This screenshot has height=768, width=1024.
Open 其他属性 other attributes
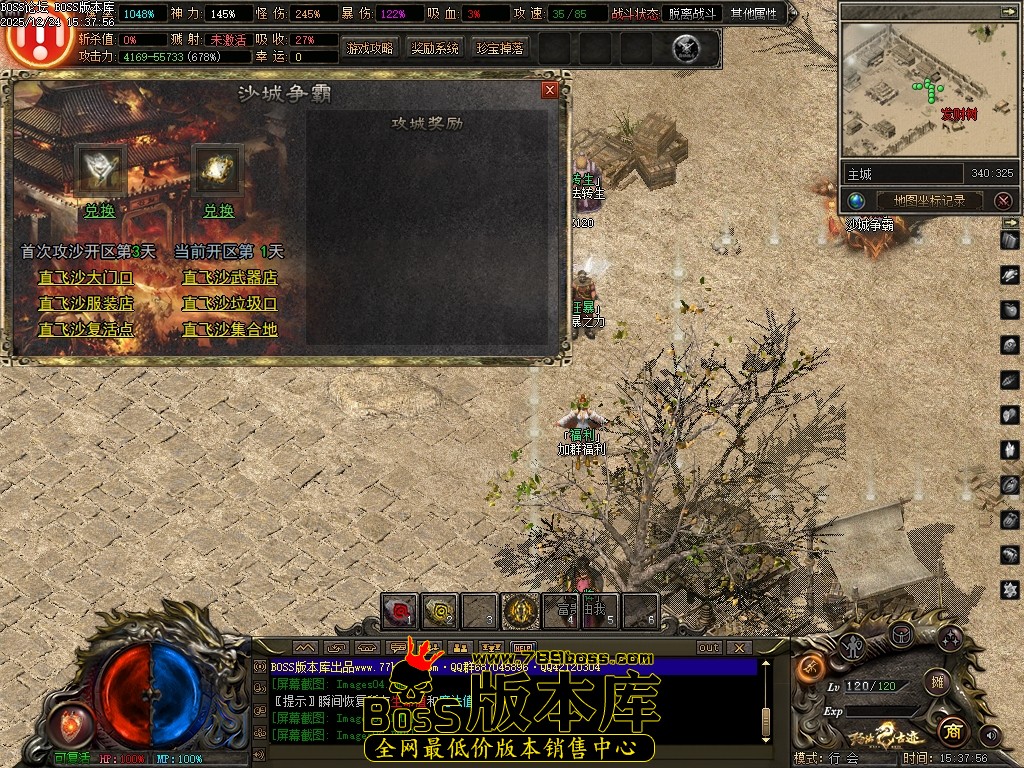(x=755, y=14)
